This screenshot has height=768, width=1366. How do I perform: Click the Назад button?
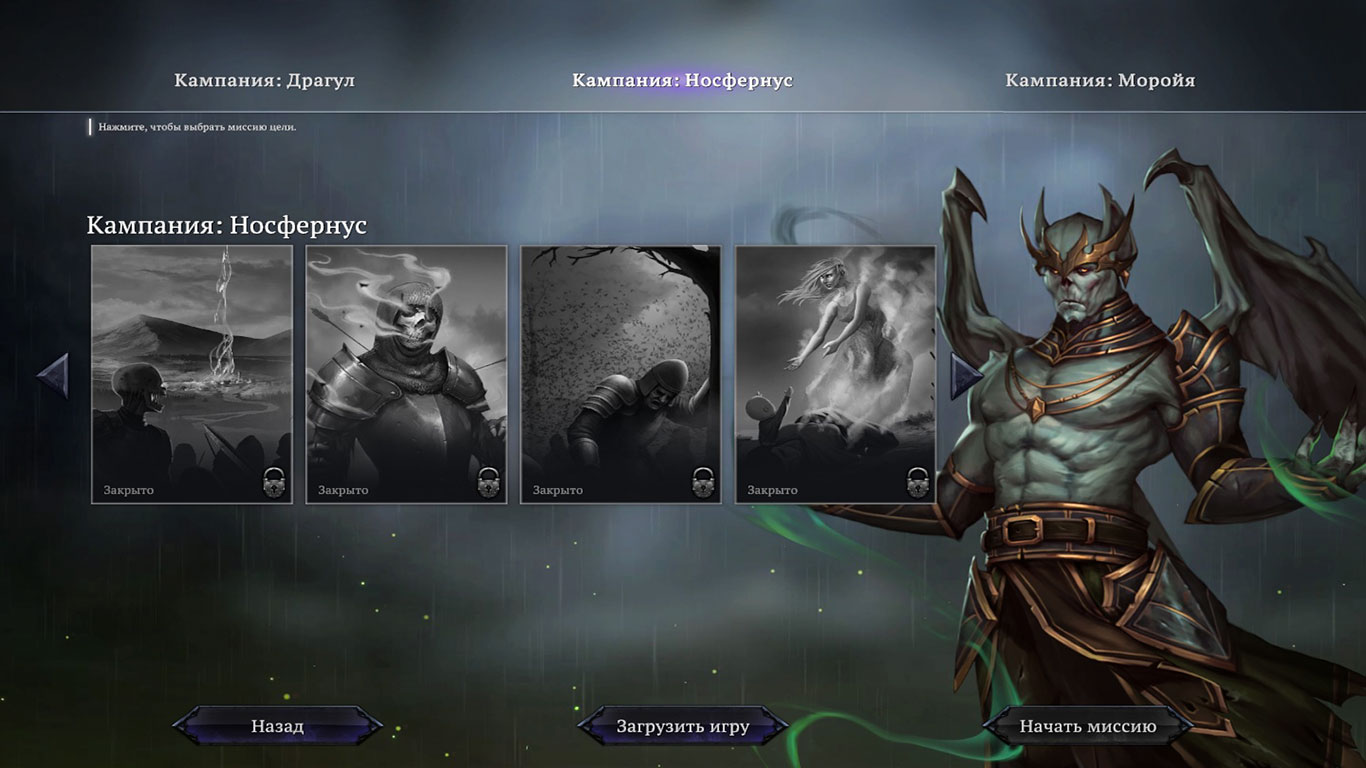[277, 726]
